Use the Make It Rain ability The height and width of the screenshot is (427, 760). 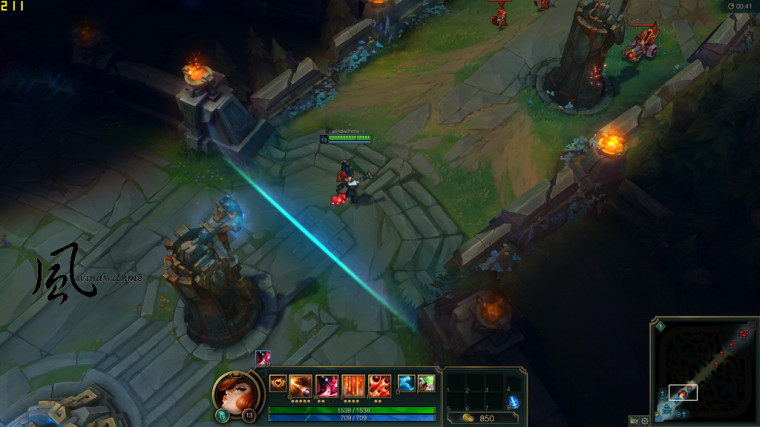coord(353,385)
